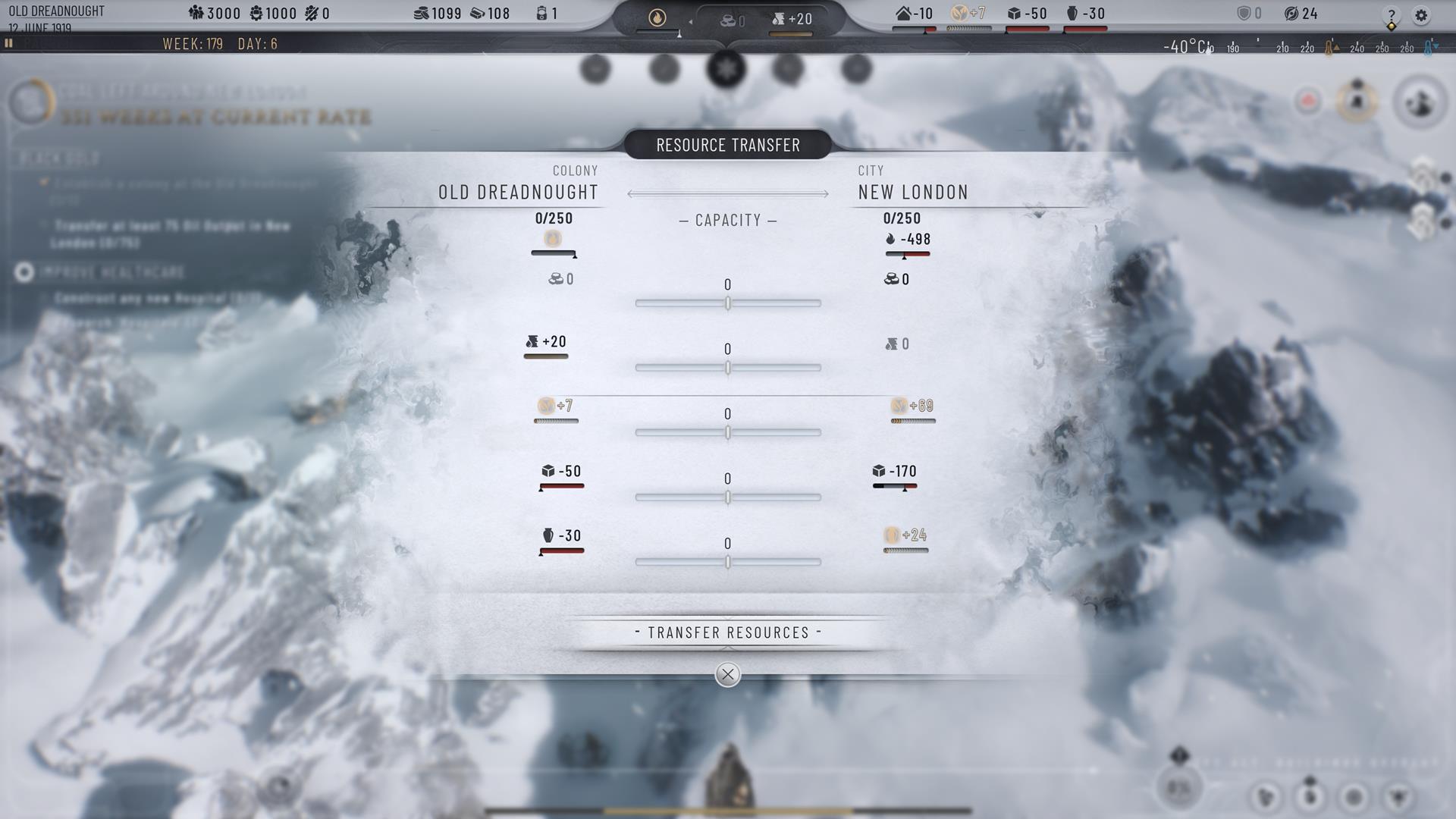The height and width of the screenshot is (819, 1456).
Task: Select the heat flame icon in top bar
Action: pos(657,18)
